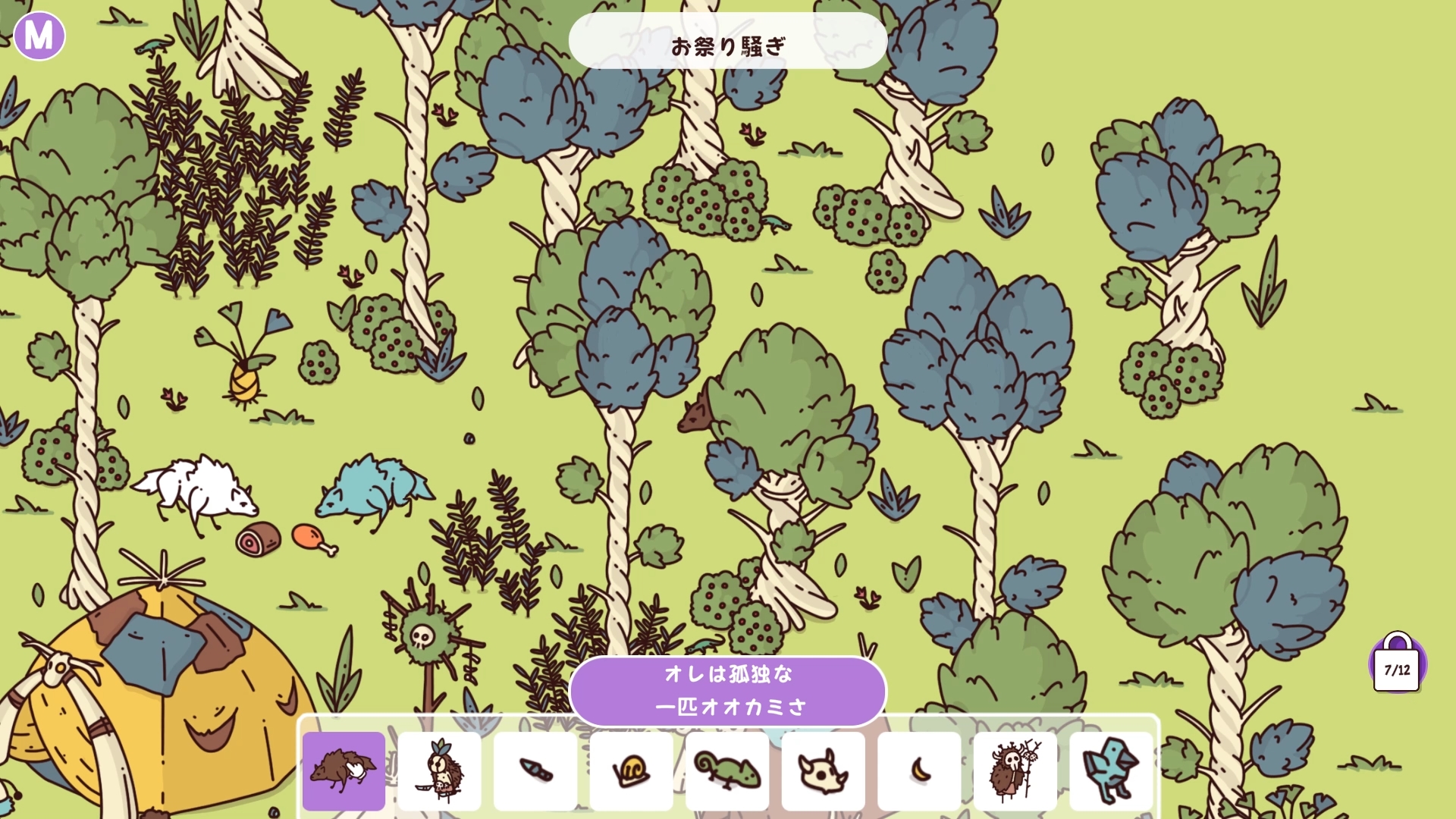Select the crescent banana target slot
This screenshot has height=819, width=1456.
pos(919,770)
